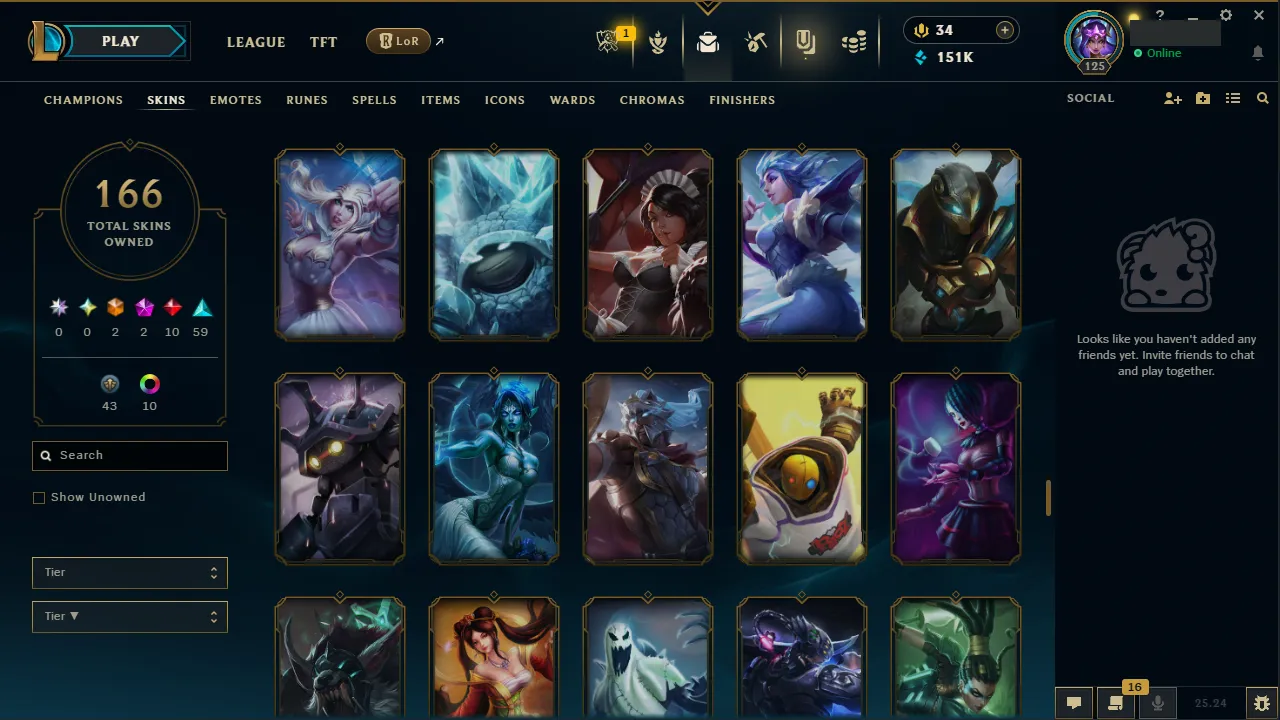Click the skin Search field

point(129,455)
